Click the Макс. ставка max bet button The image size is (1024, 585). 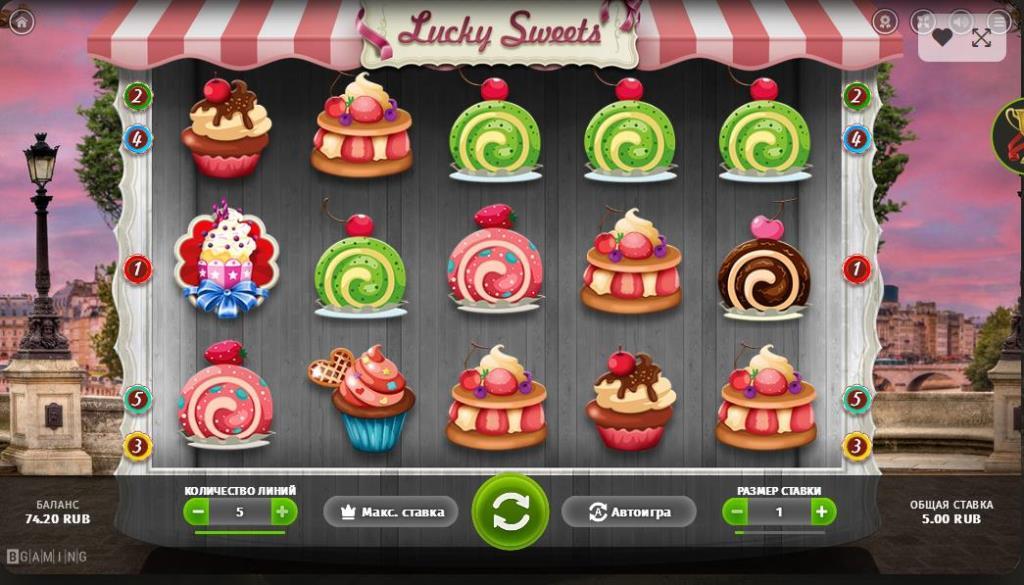point(391,511)
